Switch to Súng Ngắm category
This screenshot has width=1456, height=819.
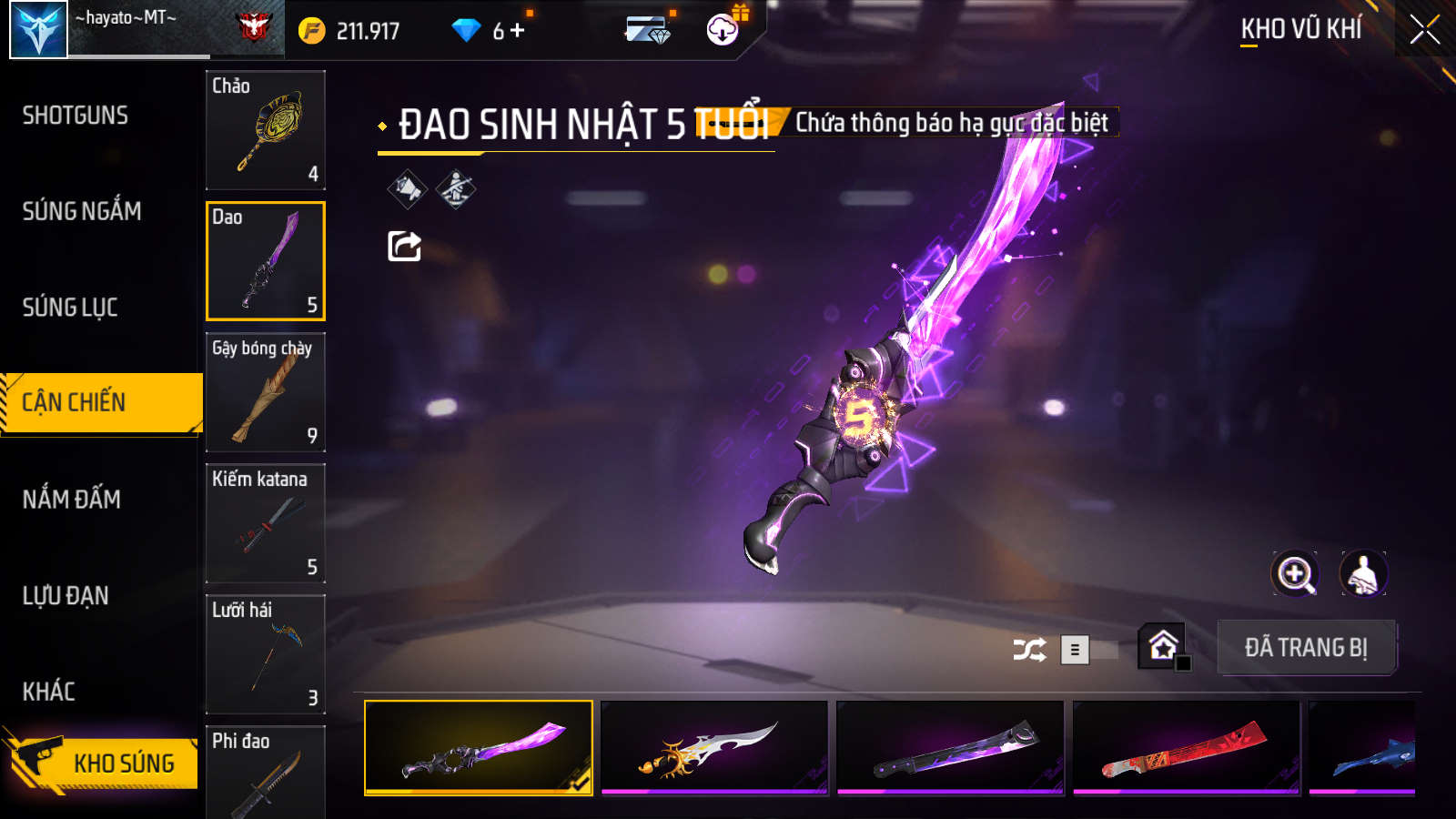[82, 211]
